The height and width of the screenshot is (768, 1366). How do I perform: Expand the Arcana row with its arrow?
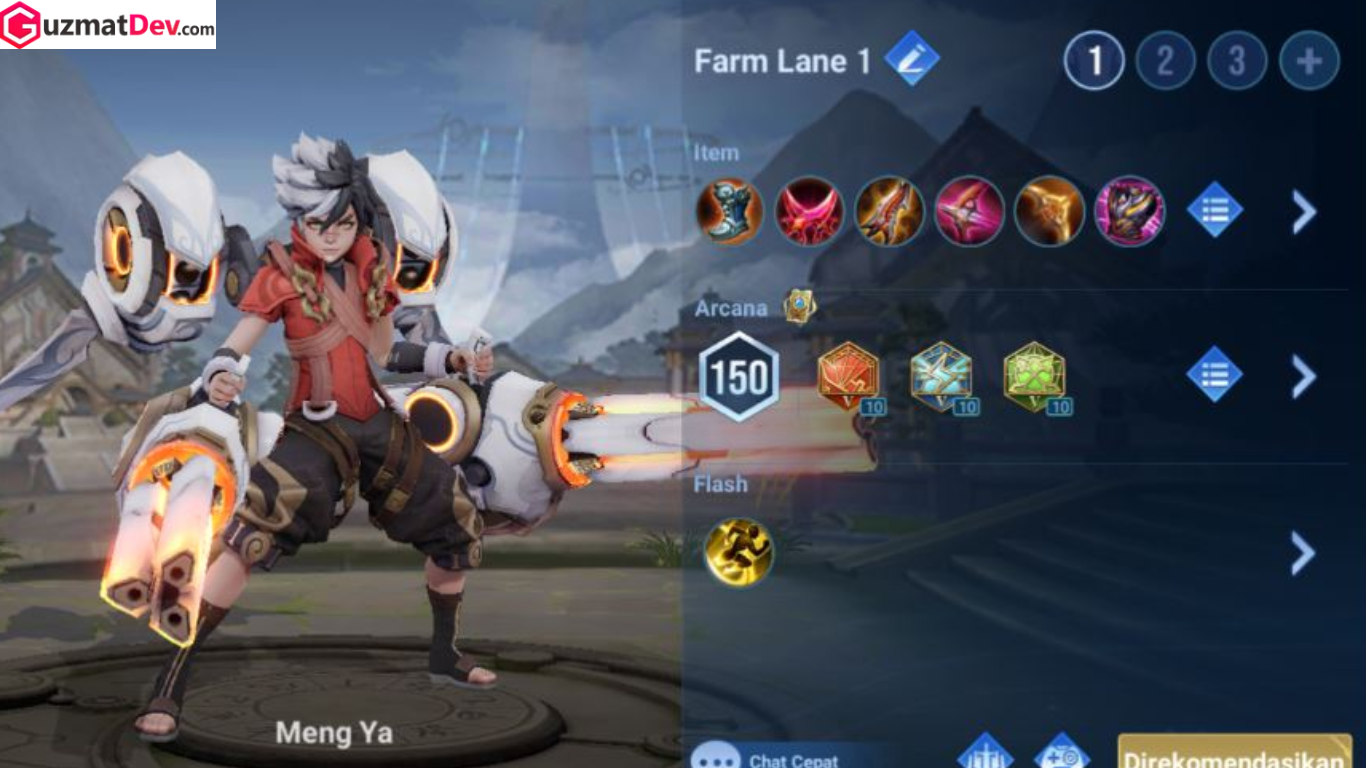point(1303,376)
